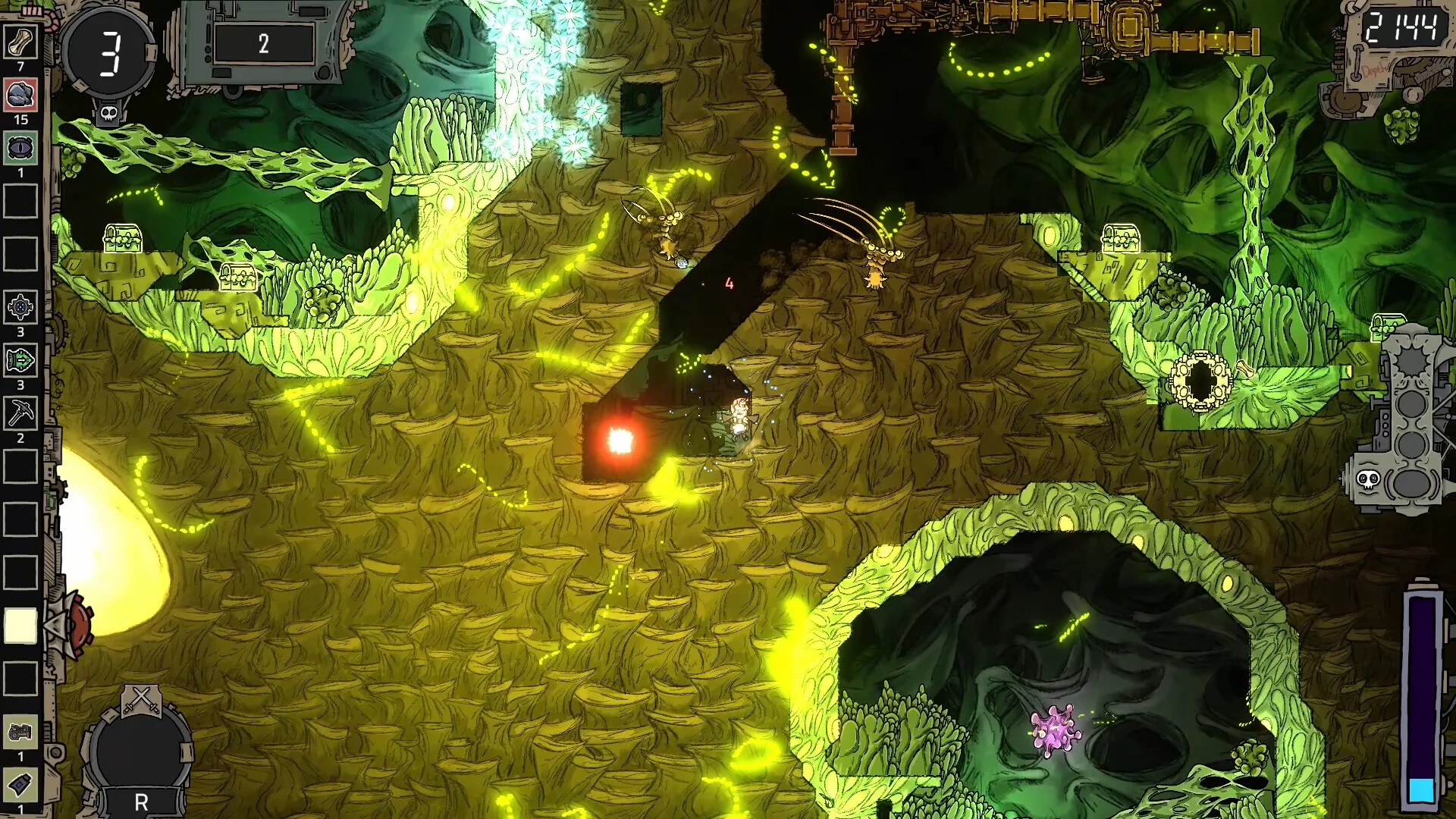Choose the dark eye item slot
Viewport: 1456px width, 819px height.
click(x=20, y=149)
